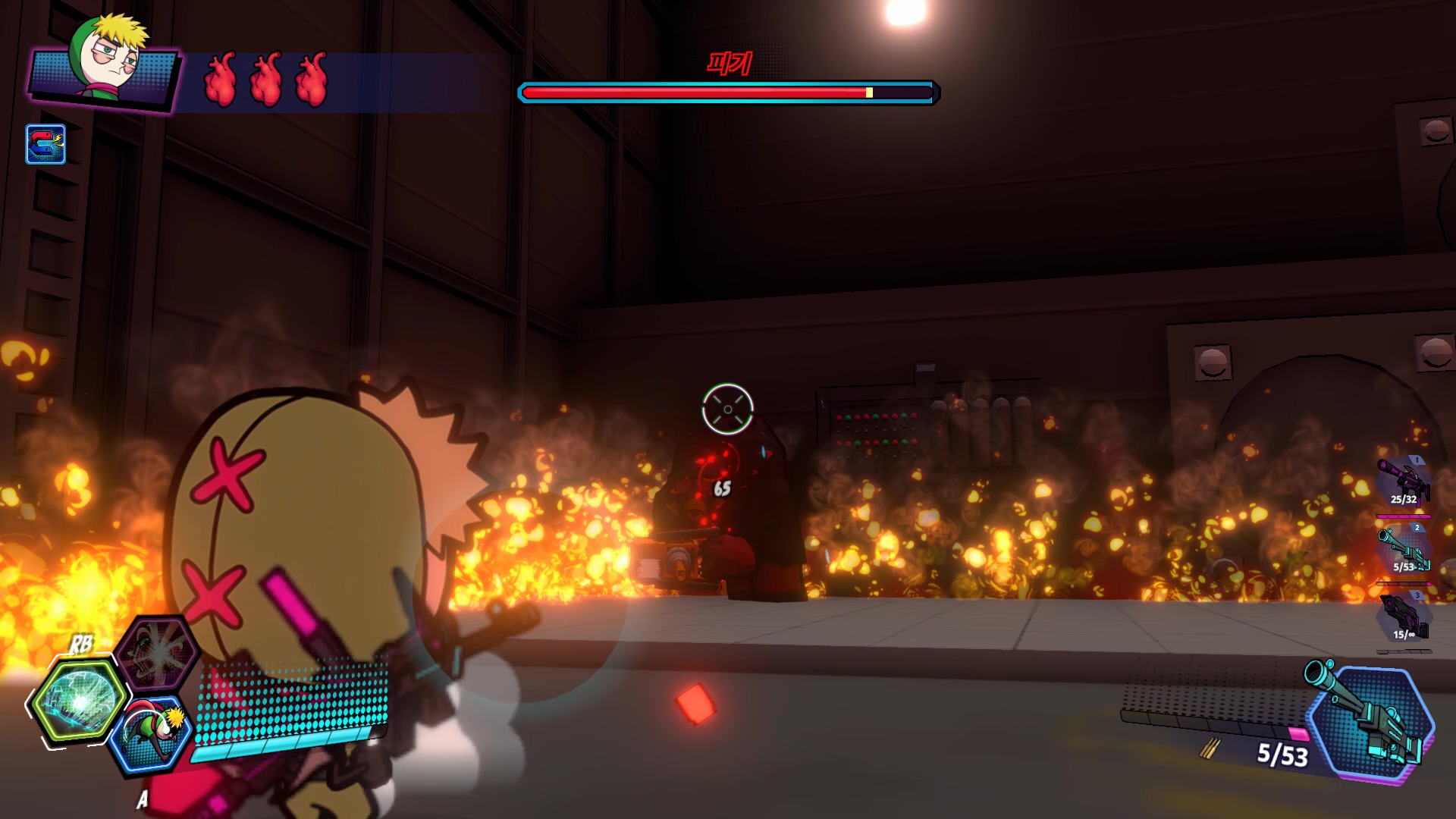Viewport: 1456px width, 819px height.
Task: Switch to the weapon slot showing 25/32
Action: (1404, 482)
